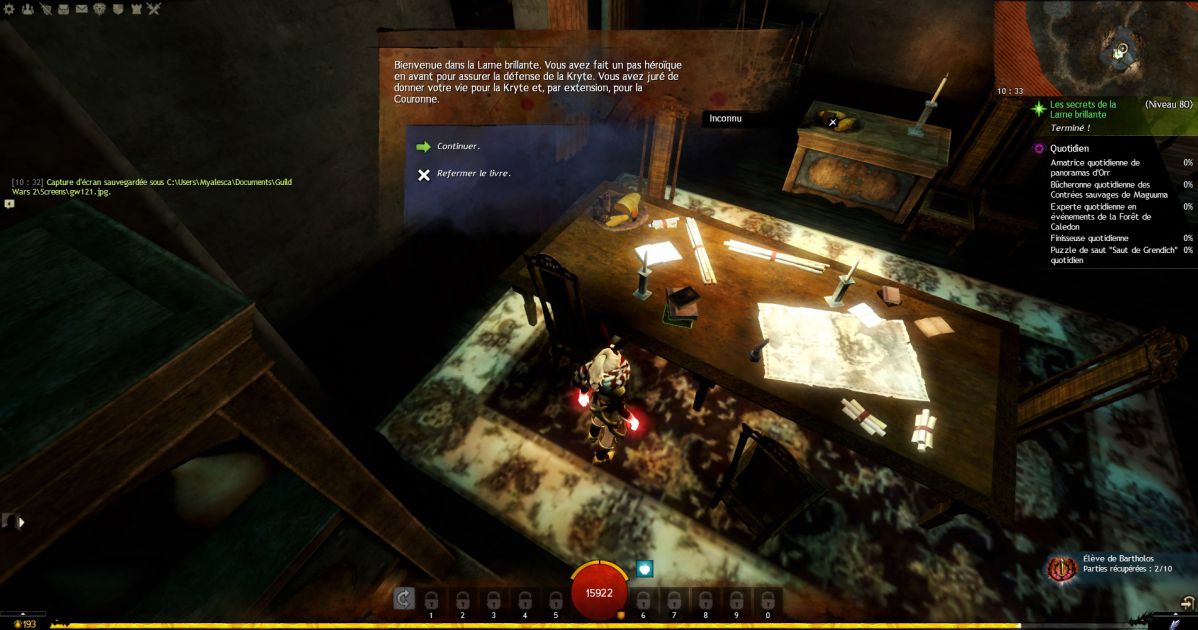Open the Quotidien daily achievements header
Screen dimensions: 1198x630
pos(1069,148)
